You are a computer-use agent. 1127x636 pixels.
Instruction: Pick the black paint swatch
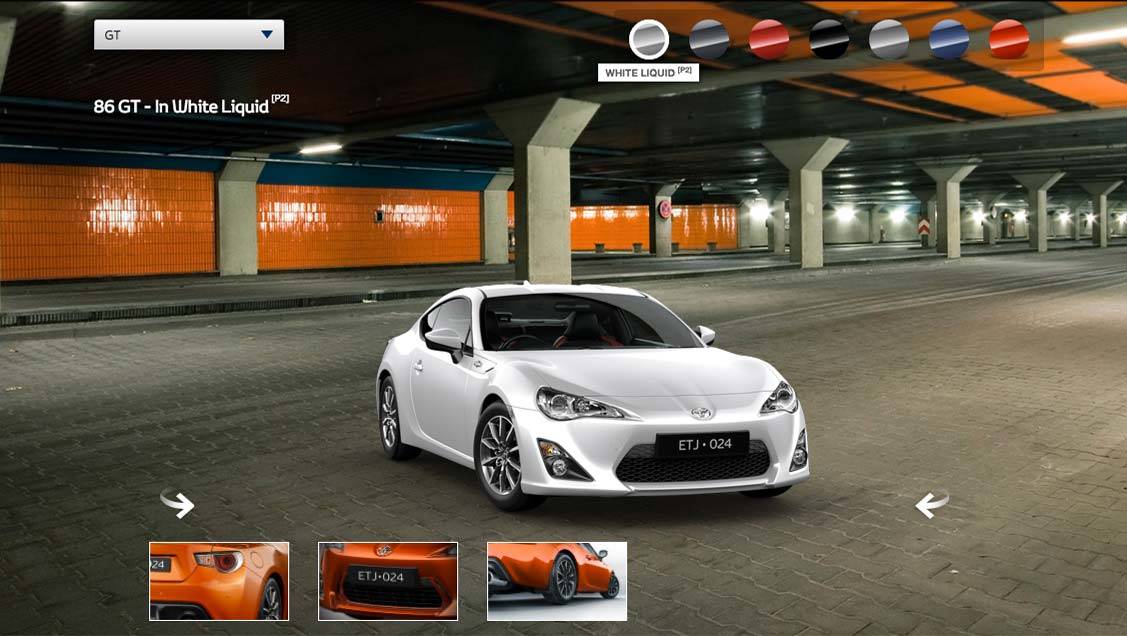pyautogui.click(x=829, y=40)
